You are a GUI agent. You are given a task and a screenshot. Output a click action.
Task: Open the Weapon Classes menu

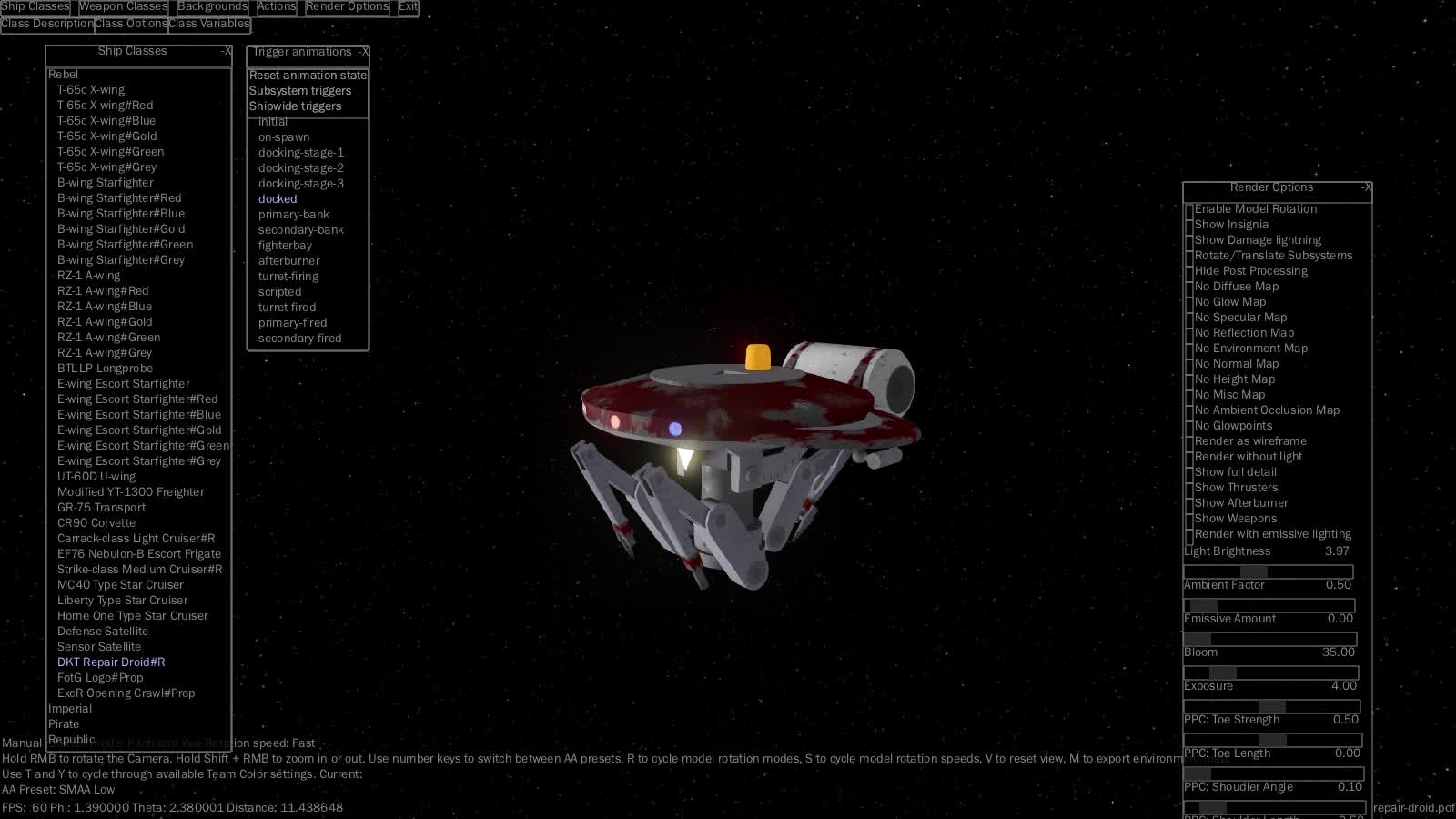point(123,6)
